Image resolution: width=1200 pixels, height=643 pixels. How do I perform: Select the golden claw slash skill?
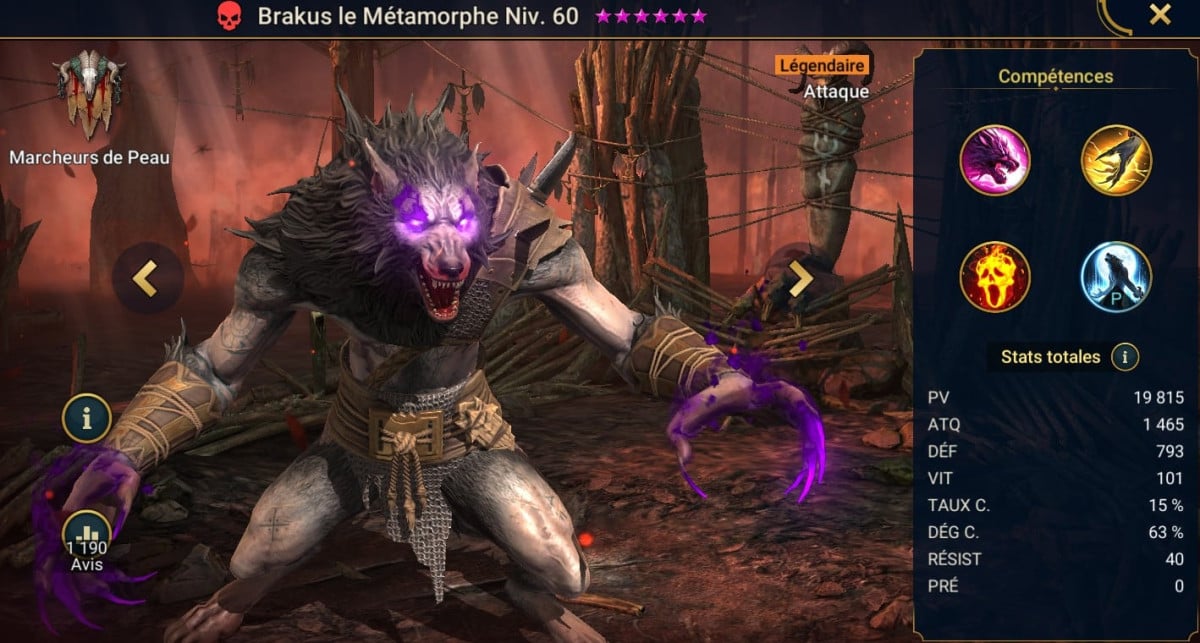click(1116, 159)
